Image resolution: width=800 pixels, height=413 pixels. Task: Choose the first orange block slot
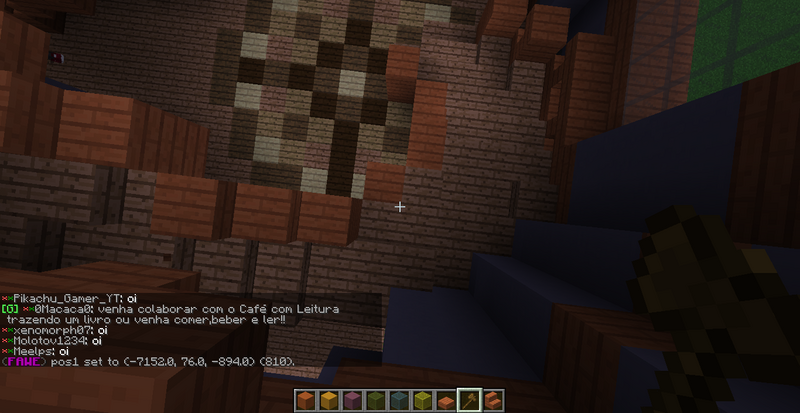[306, 400]
